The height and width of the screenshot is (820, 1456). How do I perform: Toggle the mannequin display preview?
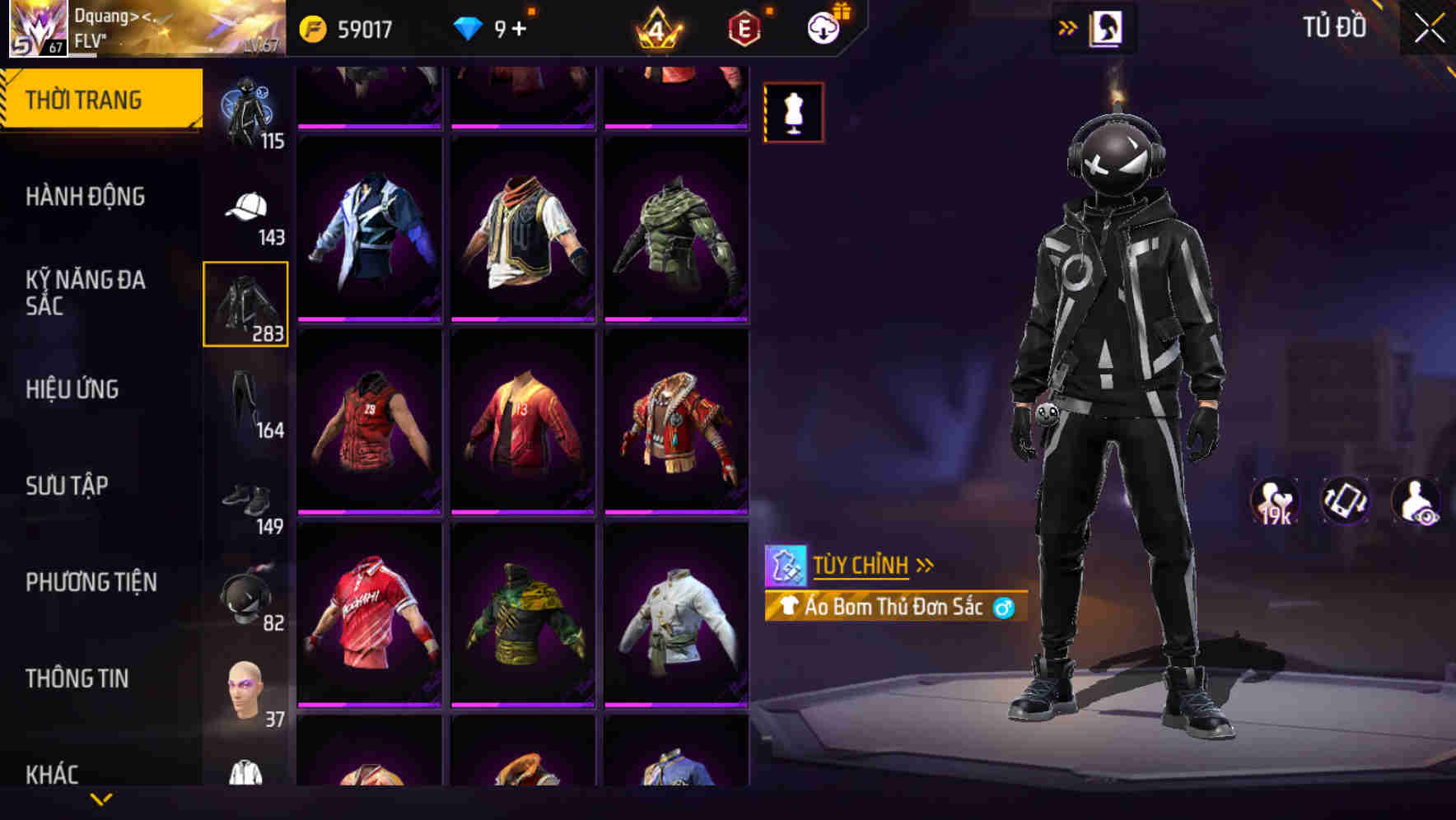point(793,113)
